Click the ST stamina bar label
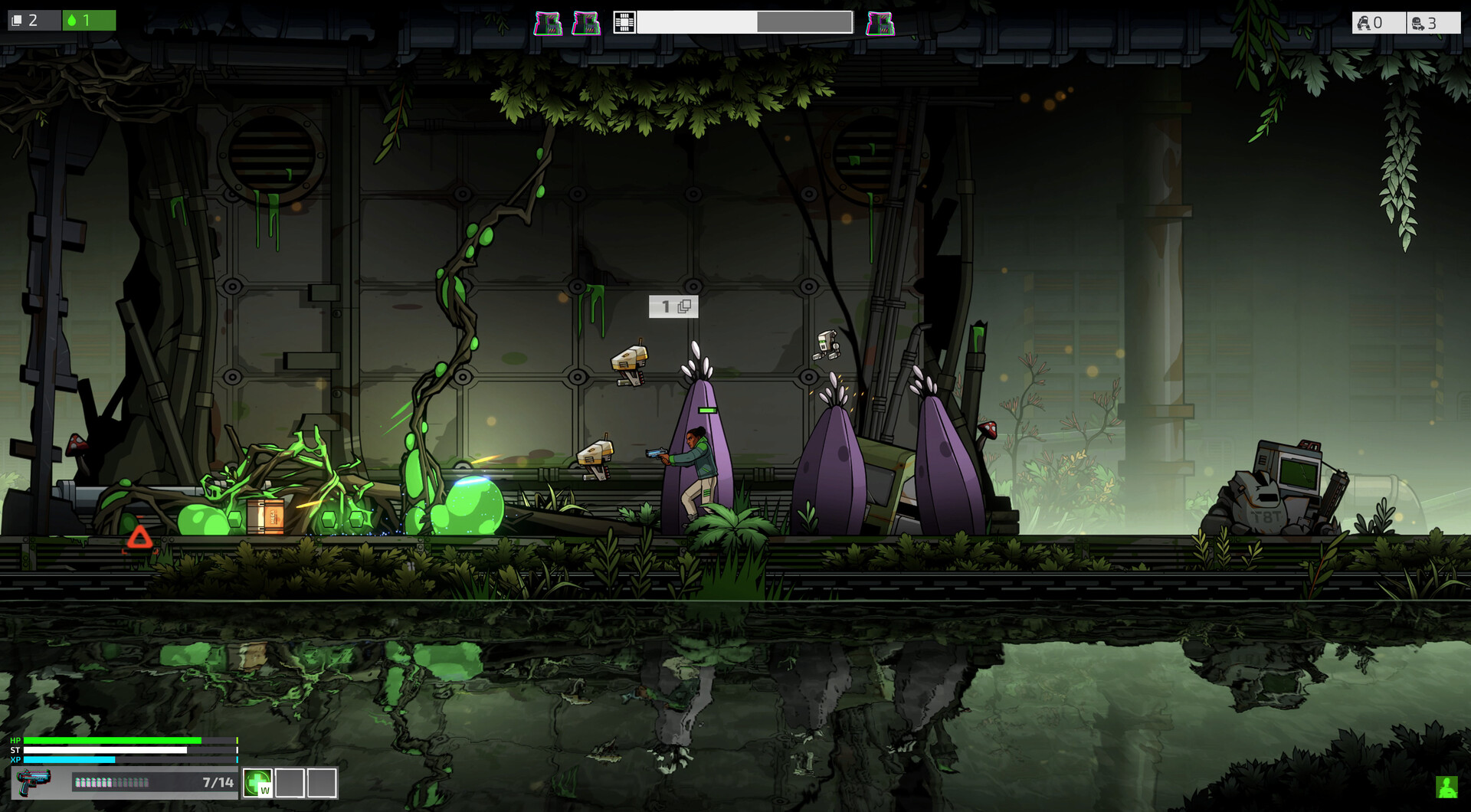This screenshot has height=812, width=1471. [x=15, y=750]
